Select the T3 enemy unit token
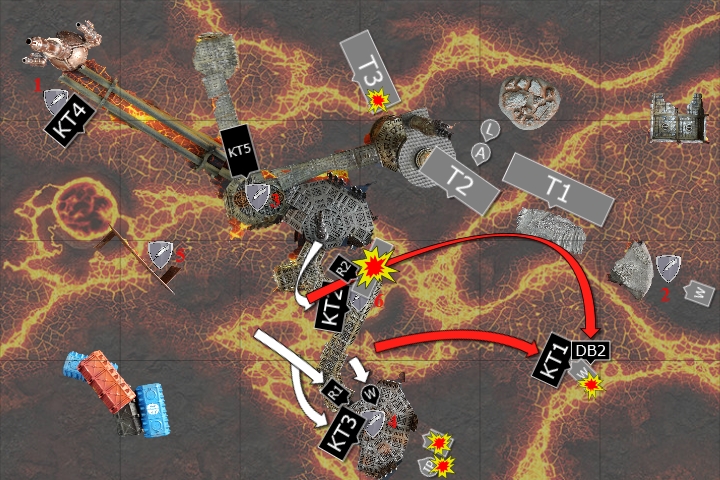Viewport: 720px width, 480px height. point(370,68)
